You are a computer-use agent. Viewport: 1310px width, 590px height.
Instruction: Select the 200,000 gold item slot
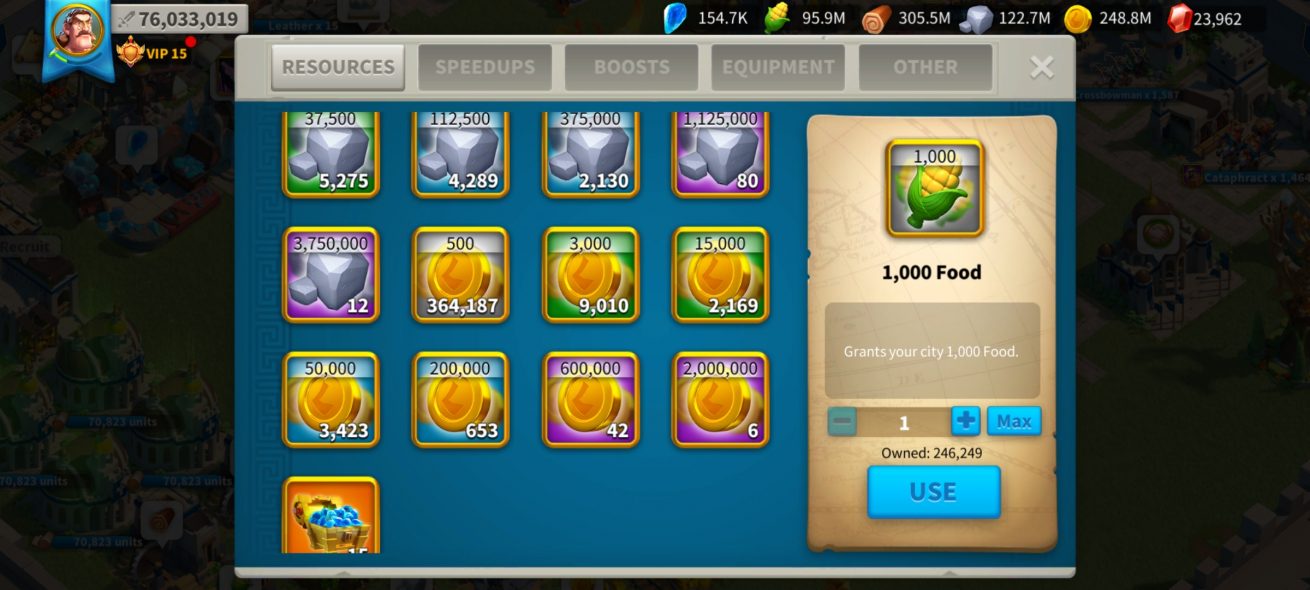click(x=461, y=399)
